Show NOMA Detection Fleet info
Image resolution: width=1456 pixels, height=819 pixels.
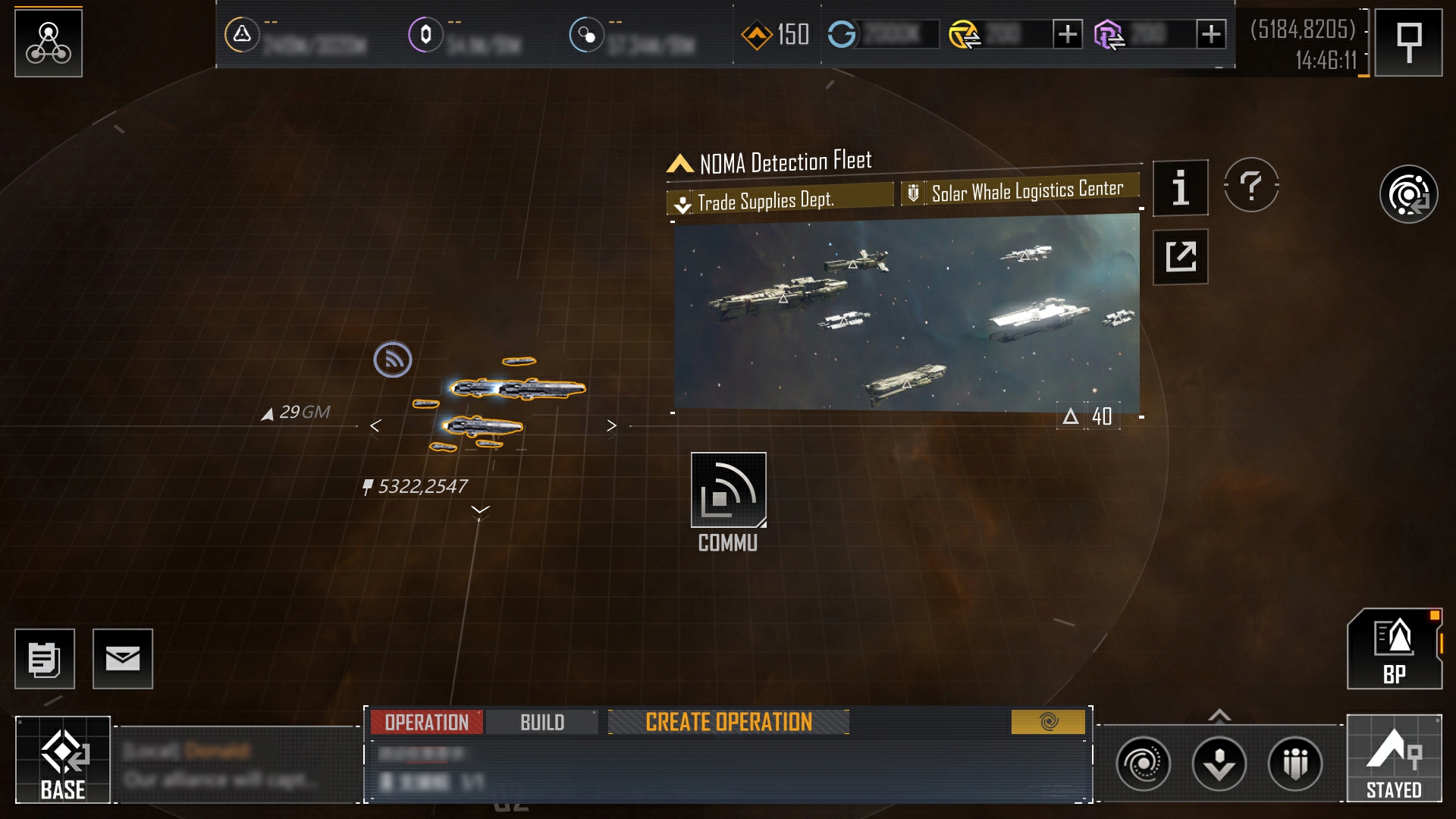[1180, 188]
